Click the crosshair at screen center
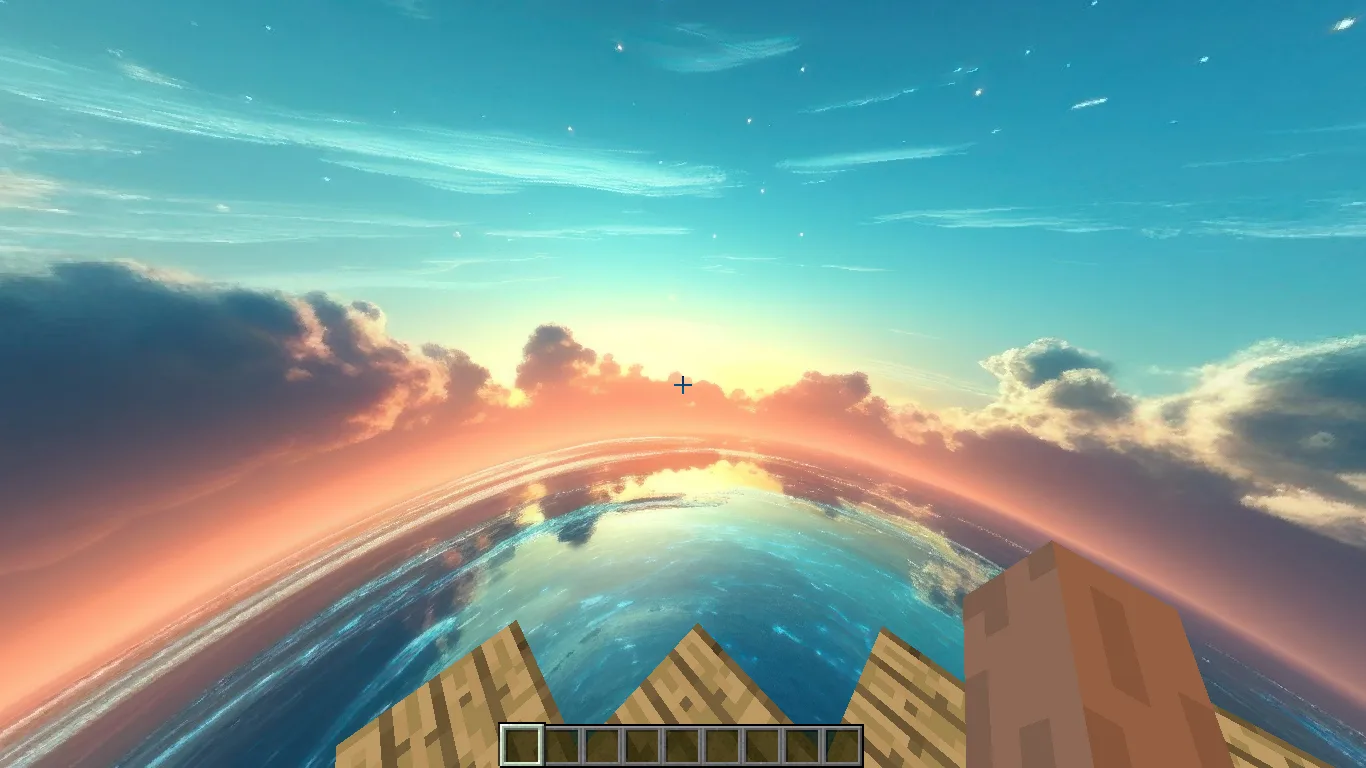 [x=683, y=385]
